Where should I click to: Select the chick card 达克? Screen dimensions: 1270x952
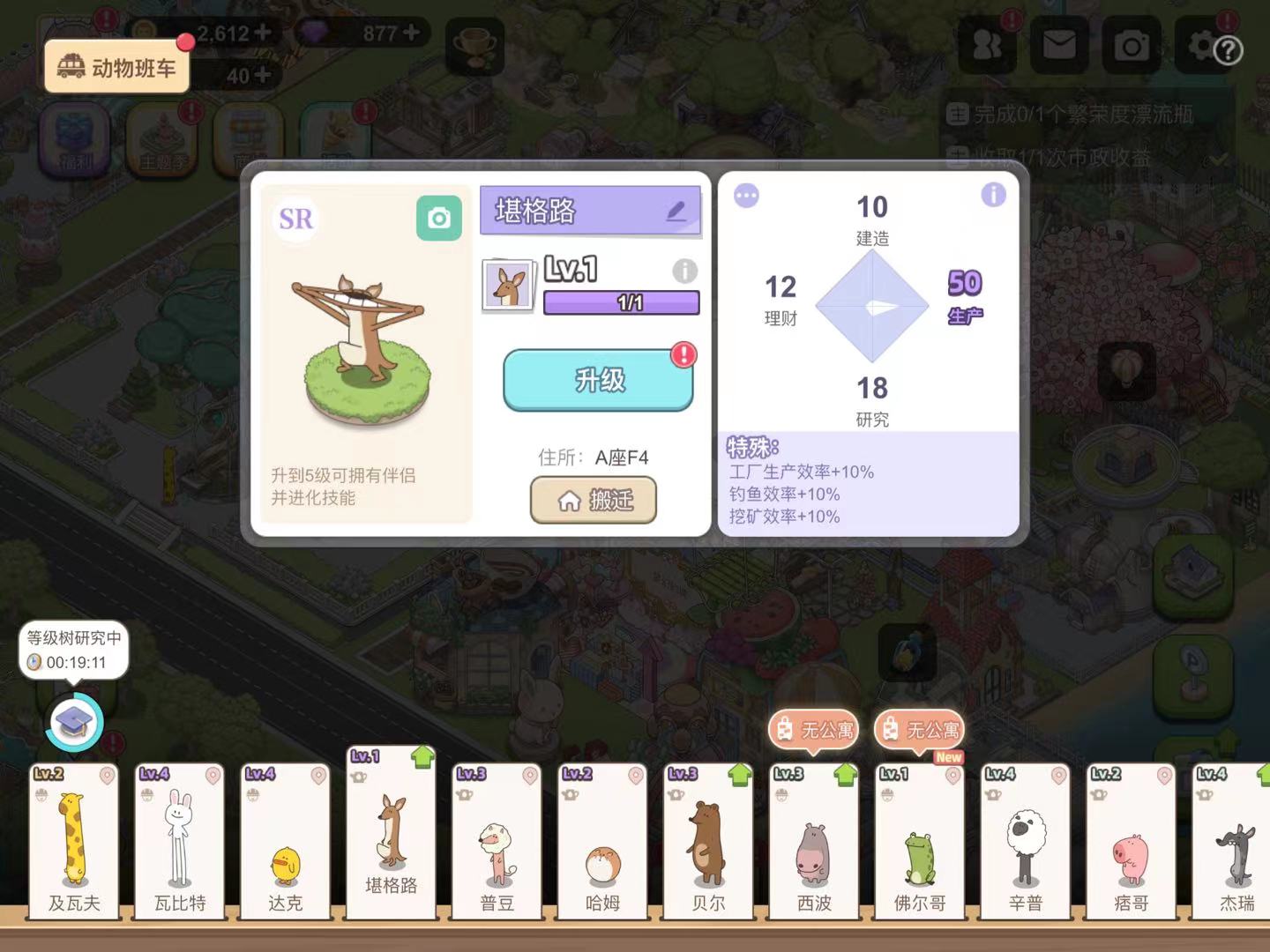tap(285, 842)
